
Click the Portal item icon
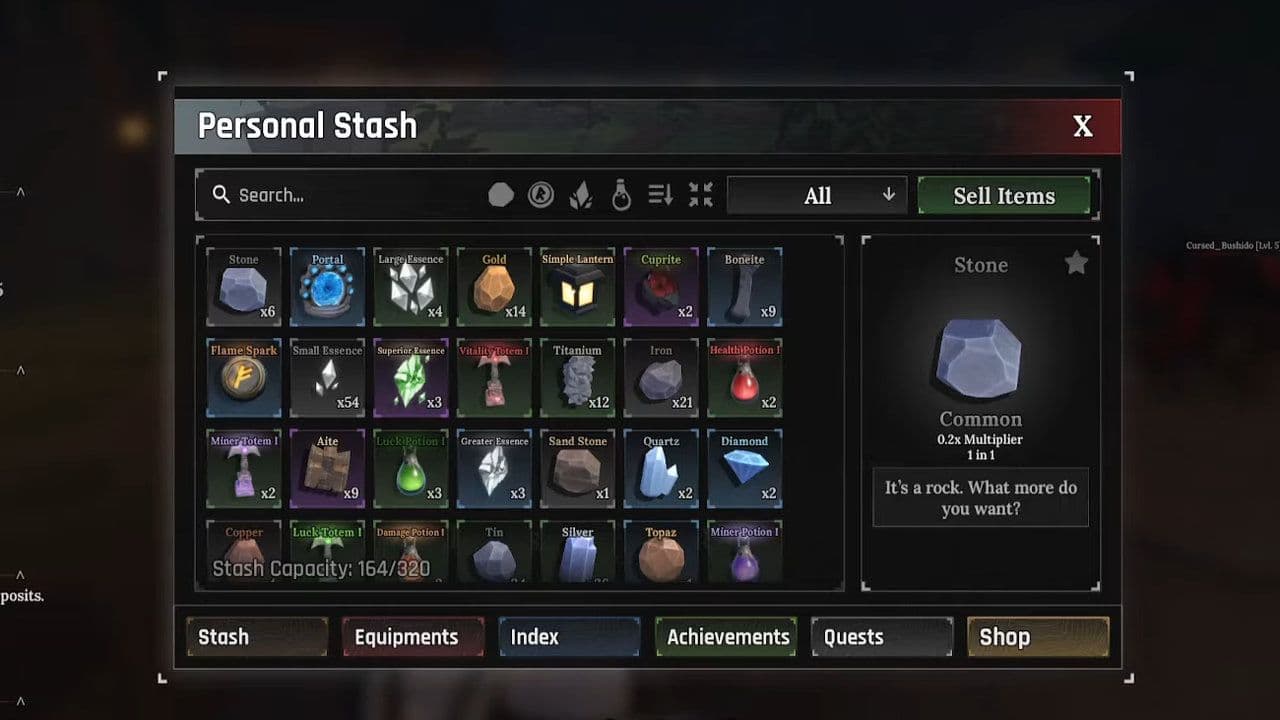click(x=327, y=287)
